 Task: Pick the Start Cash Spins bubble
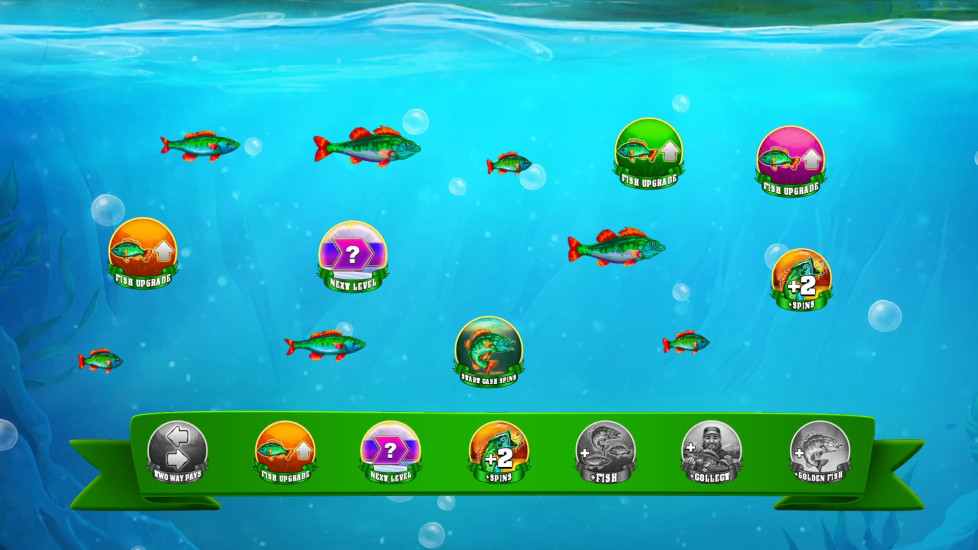point(489,350)
